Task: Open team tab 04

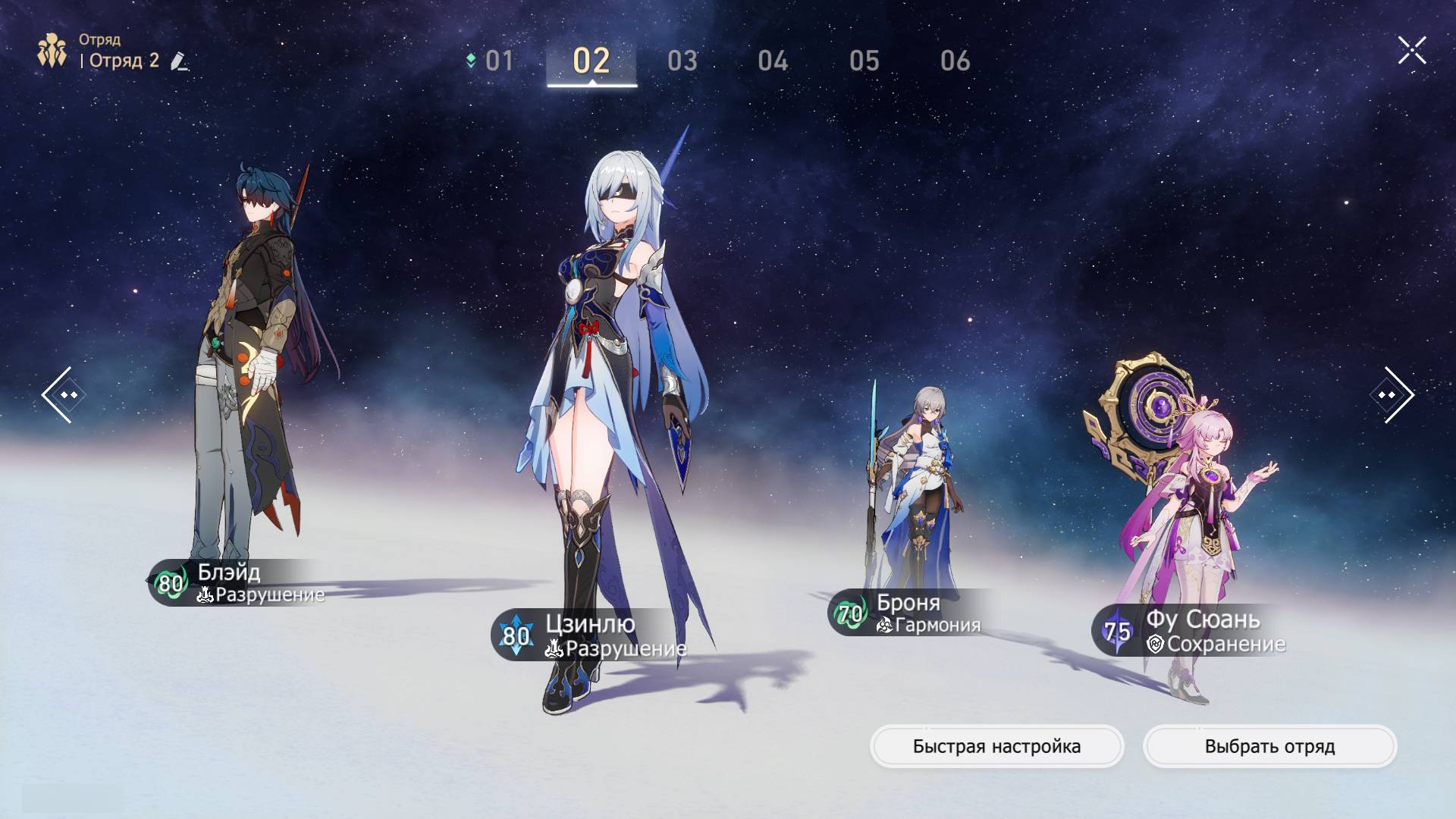Action: [773, 61]
